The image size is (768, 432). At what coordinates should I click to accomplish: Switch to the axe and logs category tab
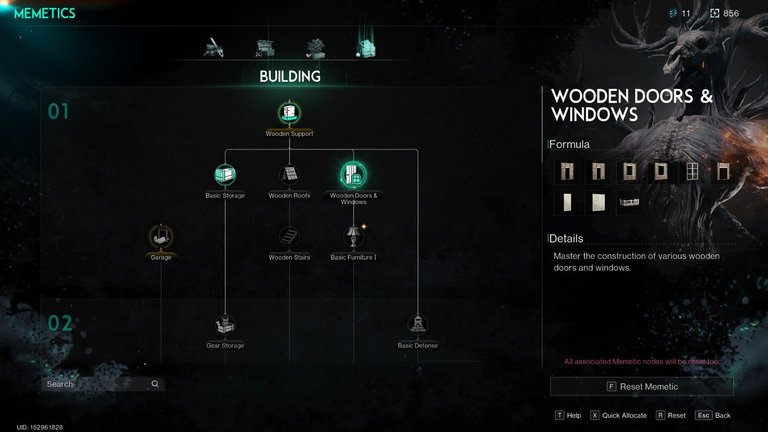214,46
